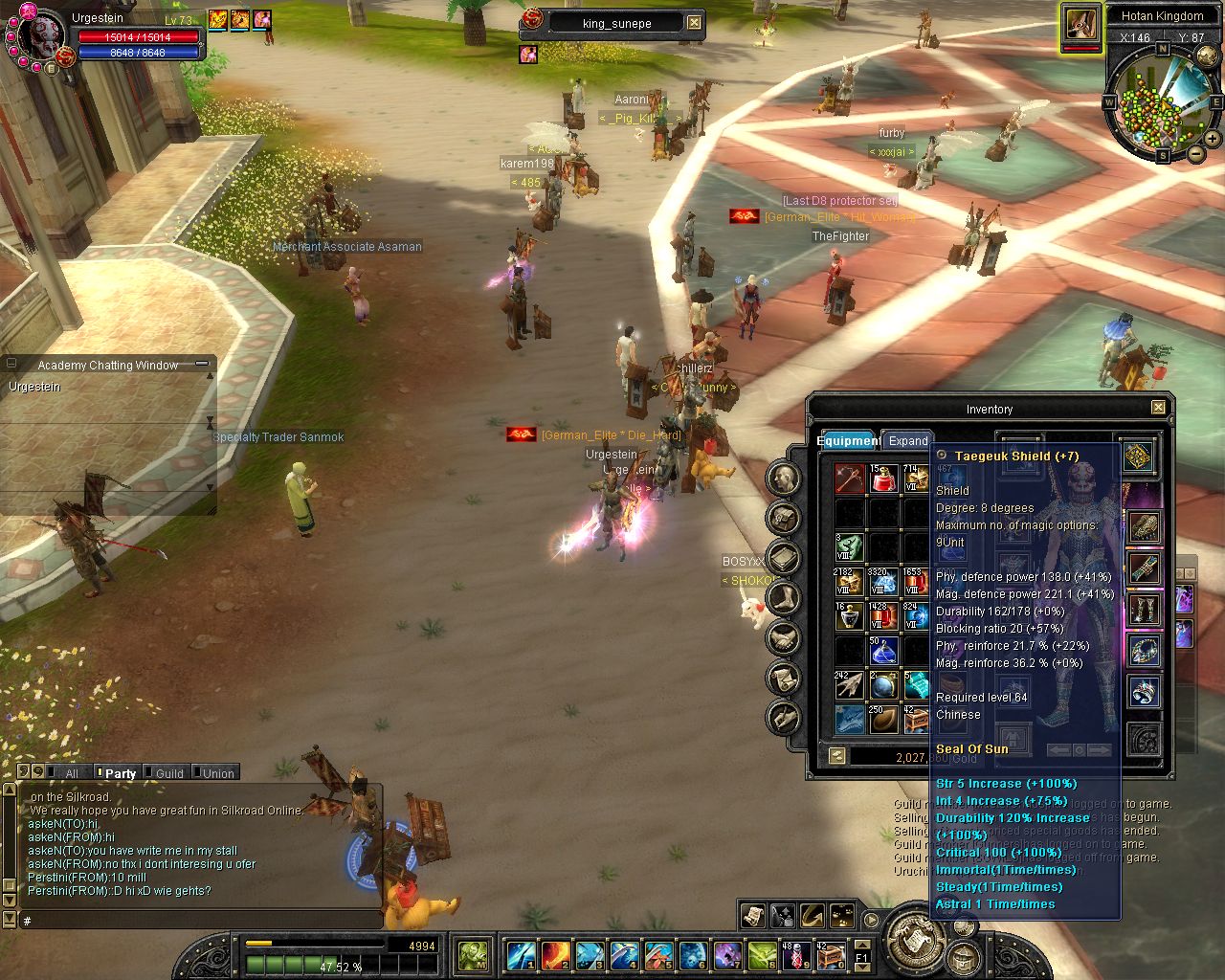Switch chat to the Guild tab
Viewport: 1225px width, 980px height.
[x=169, y=773]
